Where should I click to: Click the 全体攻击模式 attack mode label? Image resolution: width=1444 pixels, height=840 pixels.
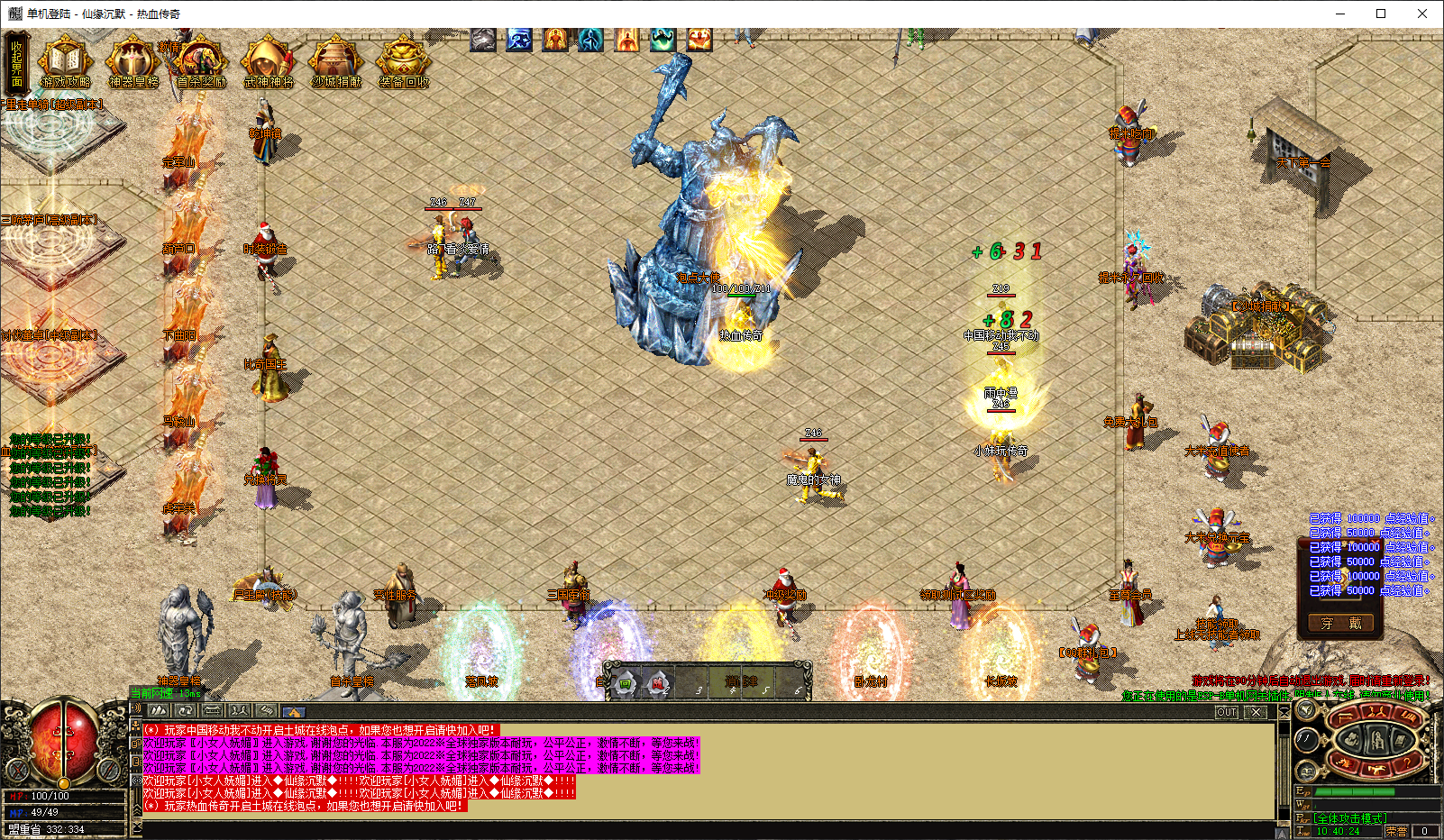click(x=1349, y=818)
